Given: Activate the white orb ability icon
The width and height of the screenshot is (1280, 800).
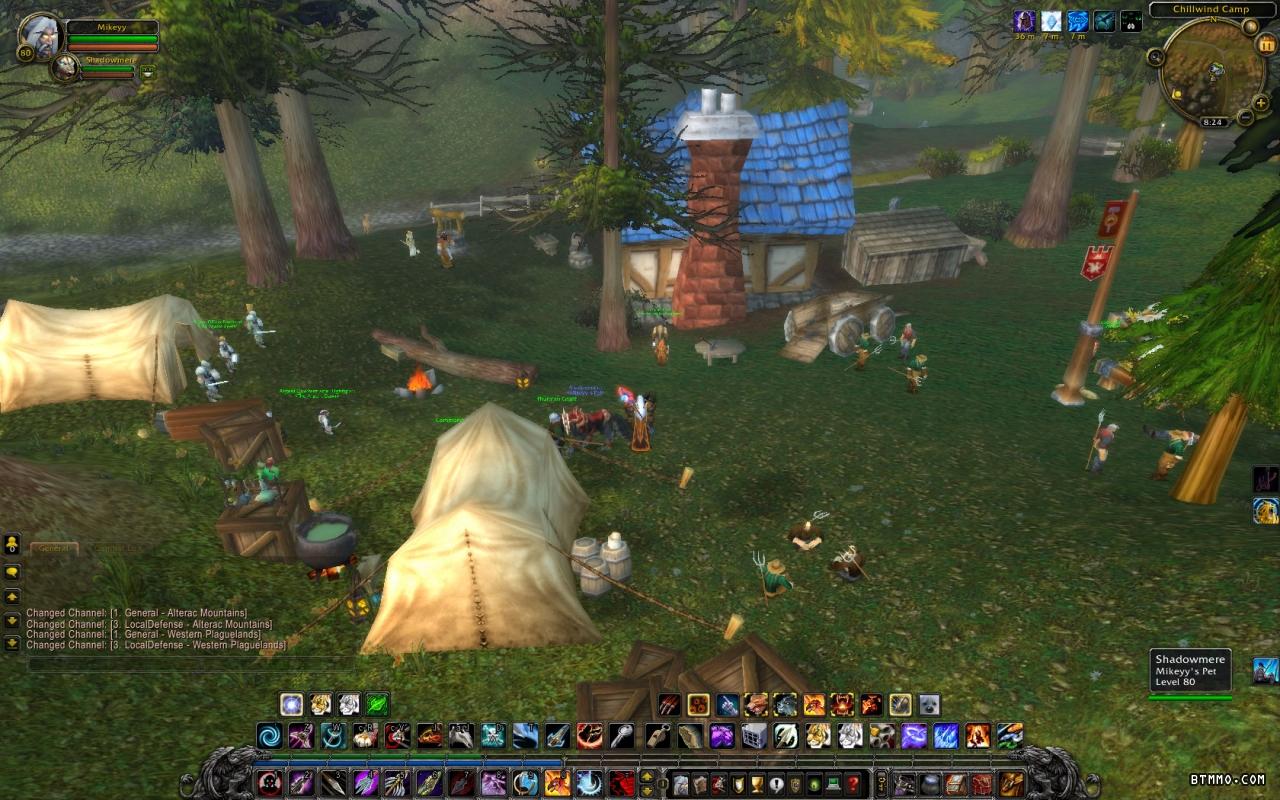Looking at the screenshot, I should point(291,704).
